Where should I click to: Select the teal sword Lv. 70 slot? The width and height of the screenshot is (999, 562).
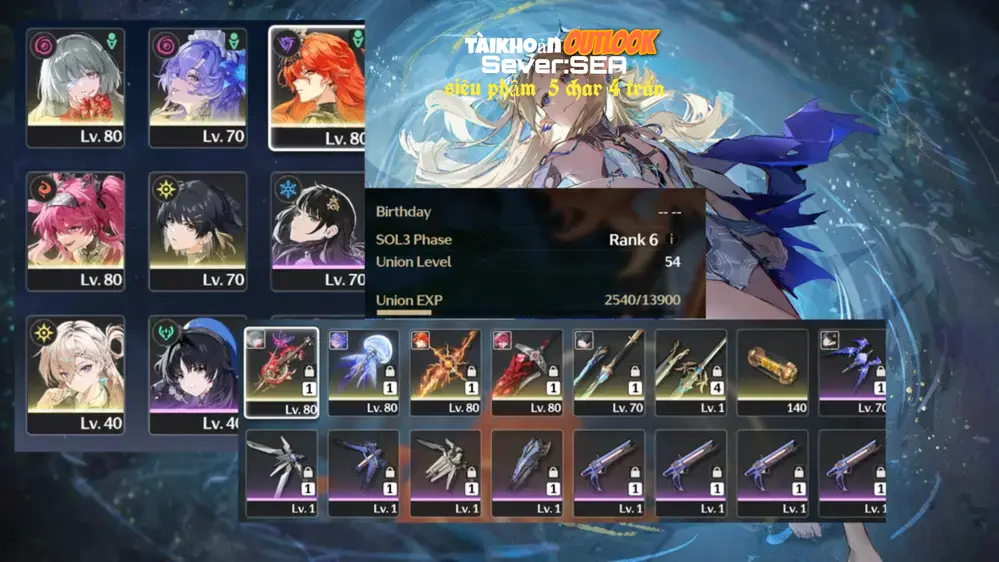(x=609, y=372)
